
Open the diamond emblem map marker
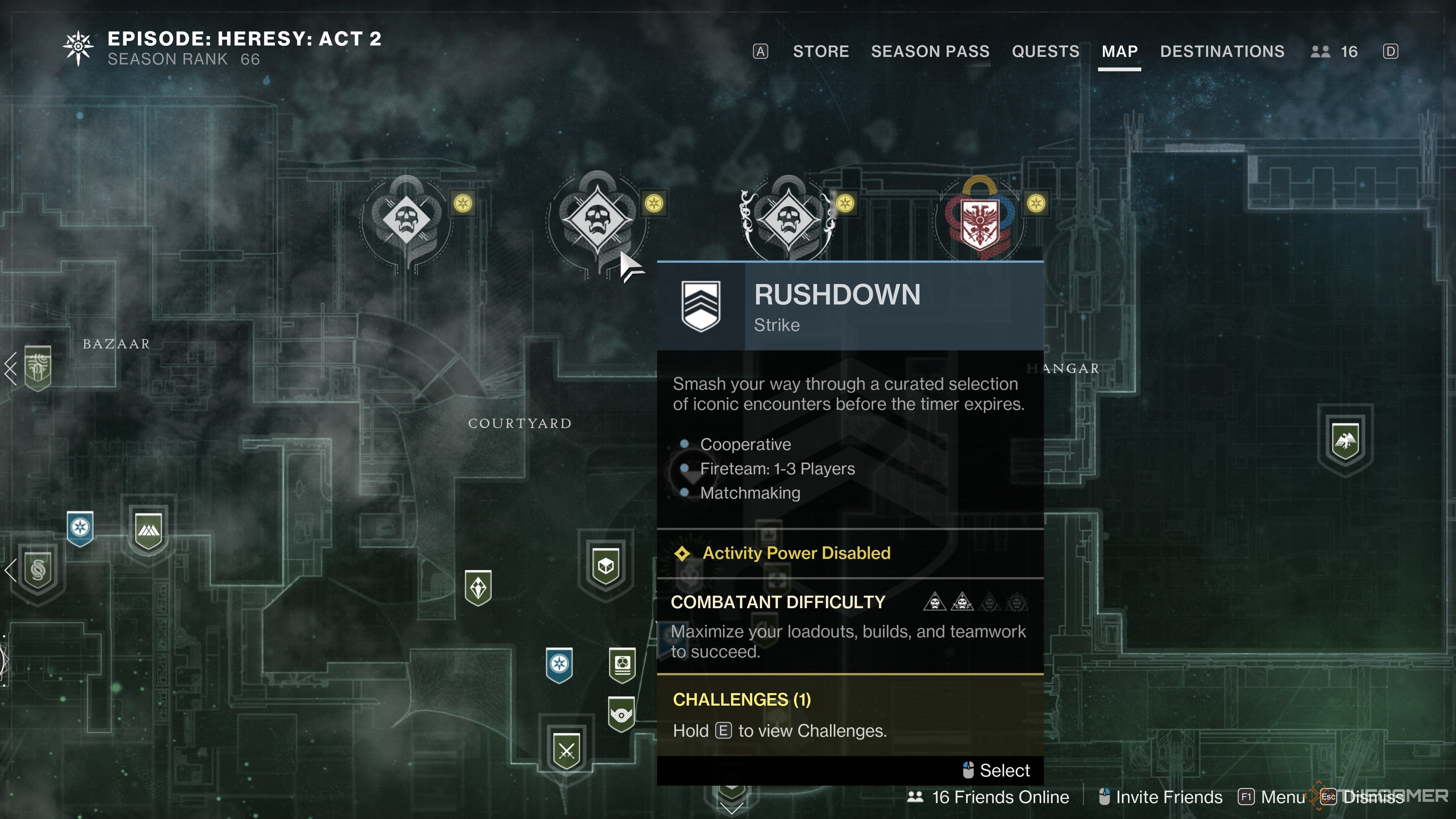click(478, 587)
